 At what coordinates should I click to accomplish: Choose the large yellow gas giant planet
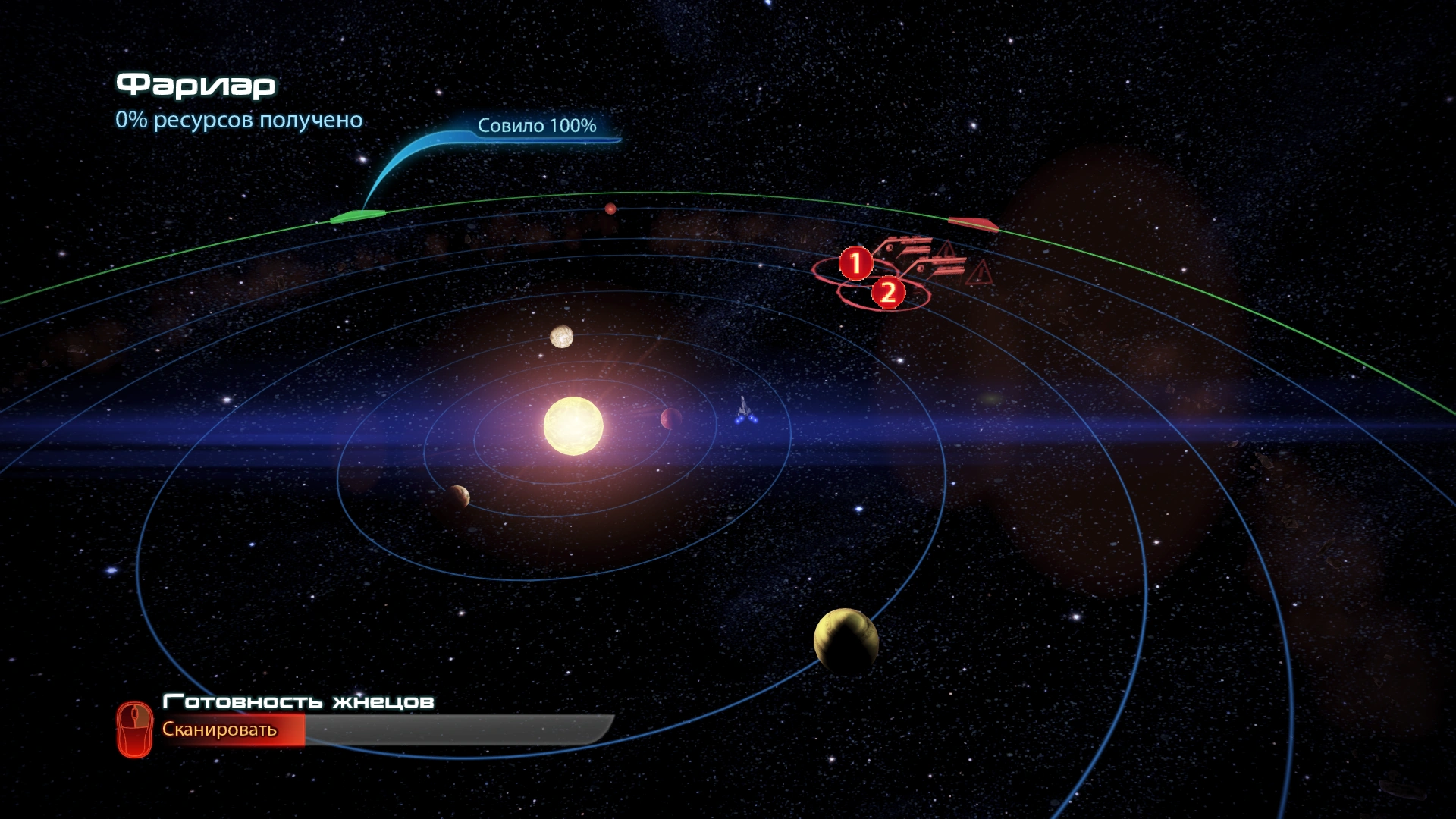846,641
